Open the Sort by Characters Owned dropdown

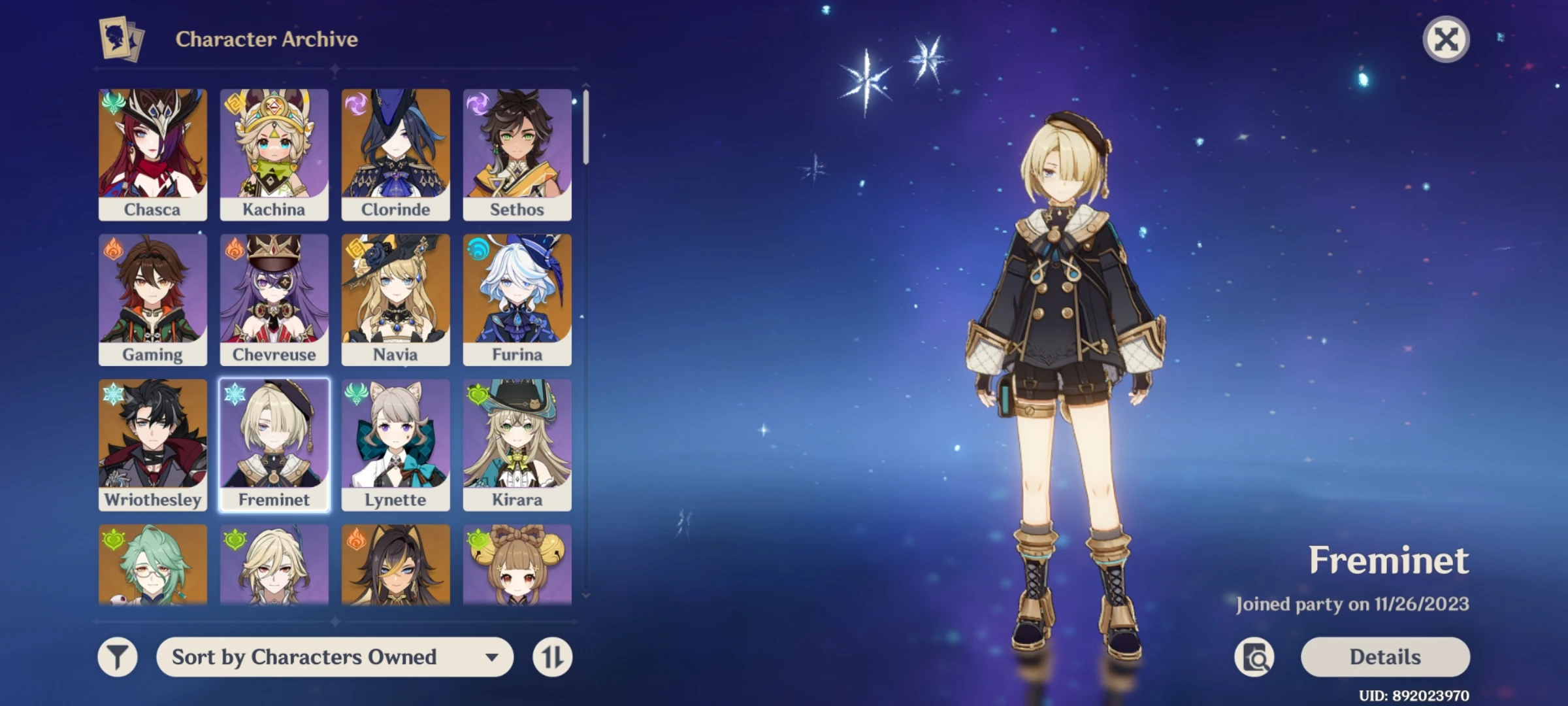(x=335, y=657)
